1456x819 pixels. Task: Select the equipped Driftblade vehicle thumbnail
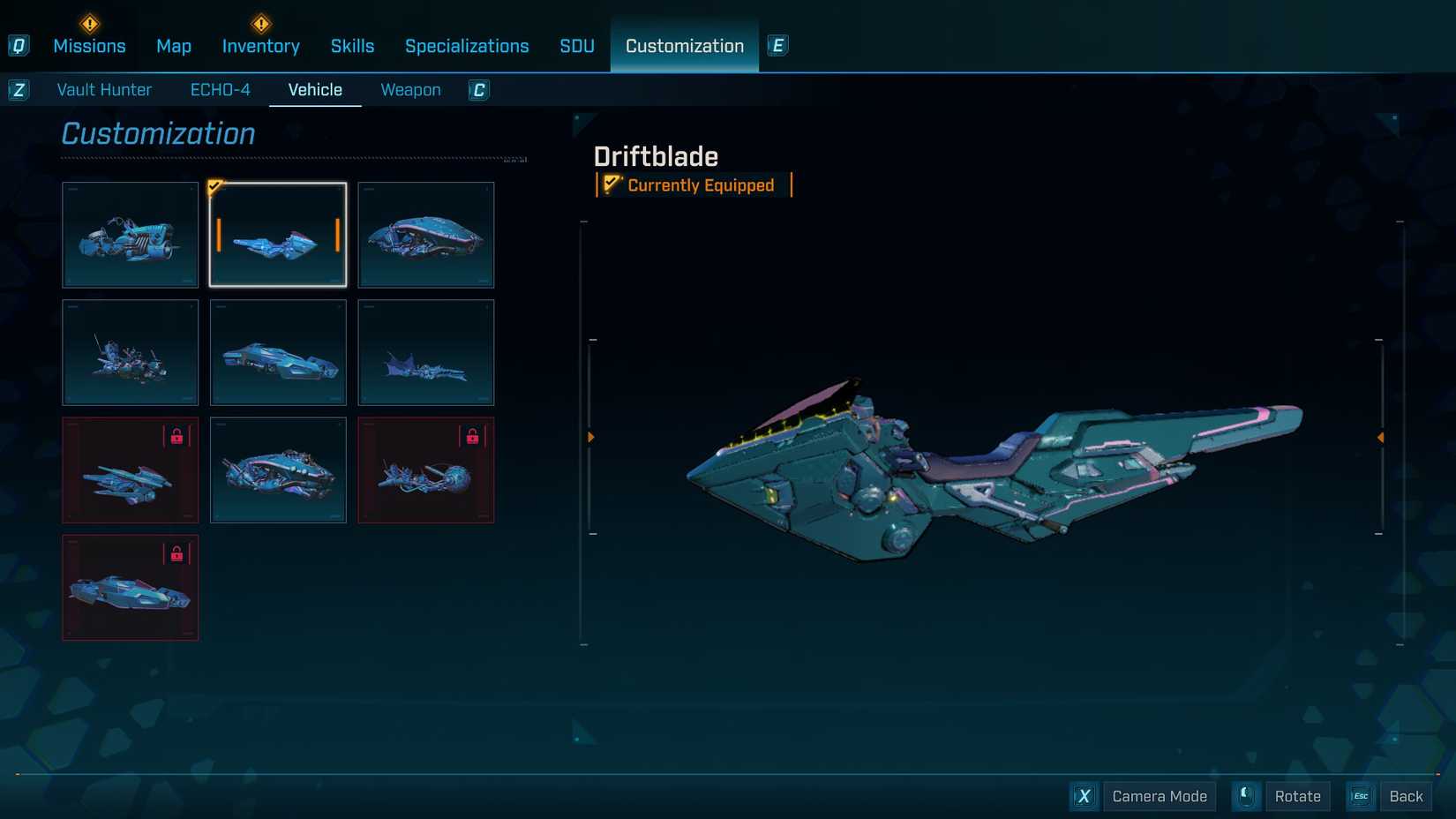pyautogui.click(x=278, y=235)
